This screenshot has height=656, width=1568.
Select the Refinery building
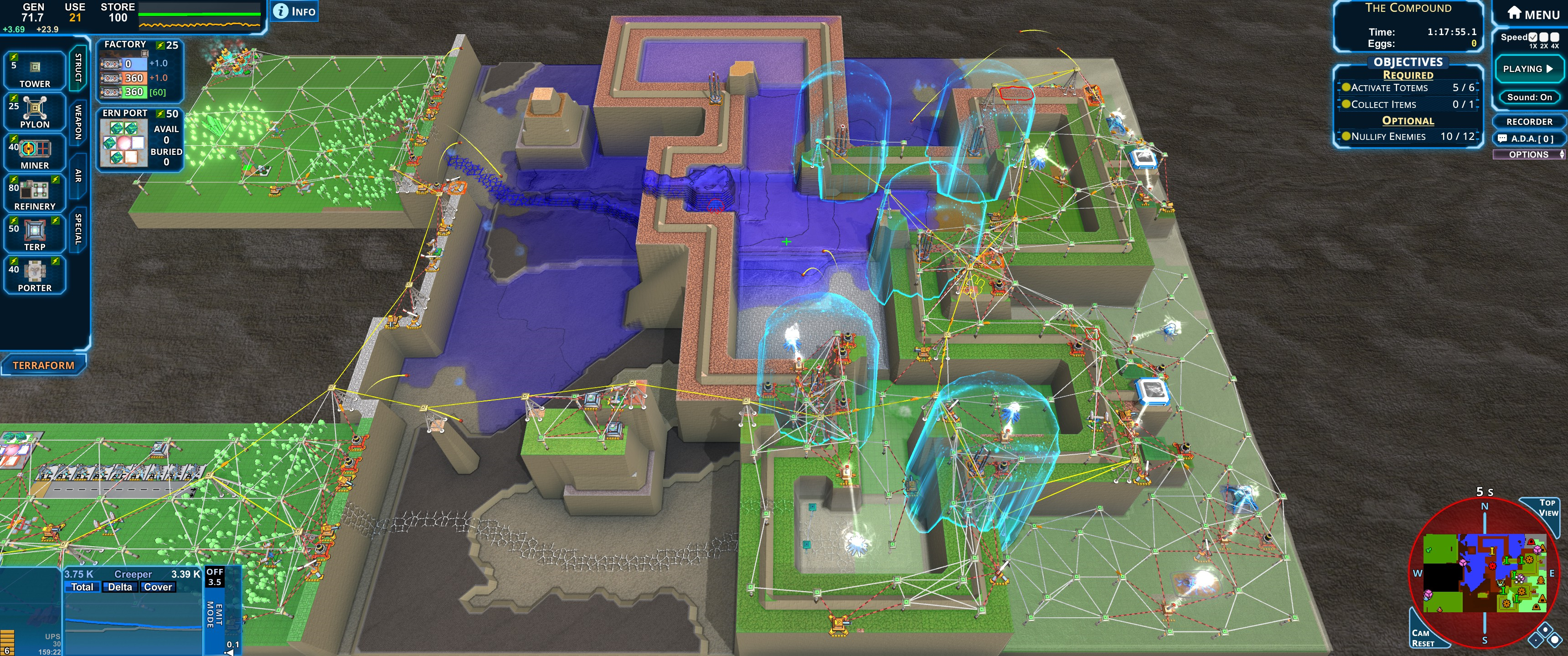click(x=35, y=194)
